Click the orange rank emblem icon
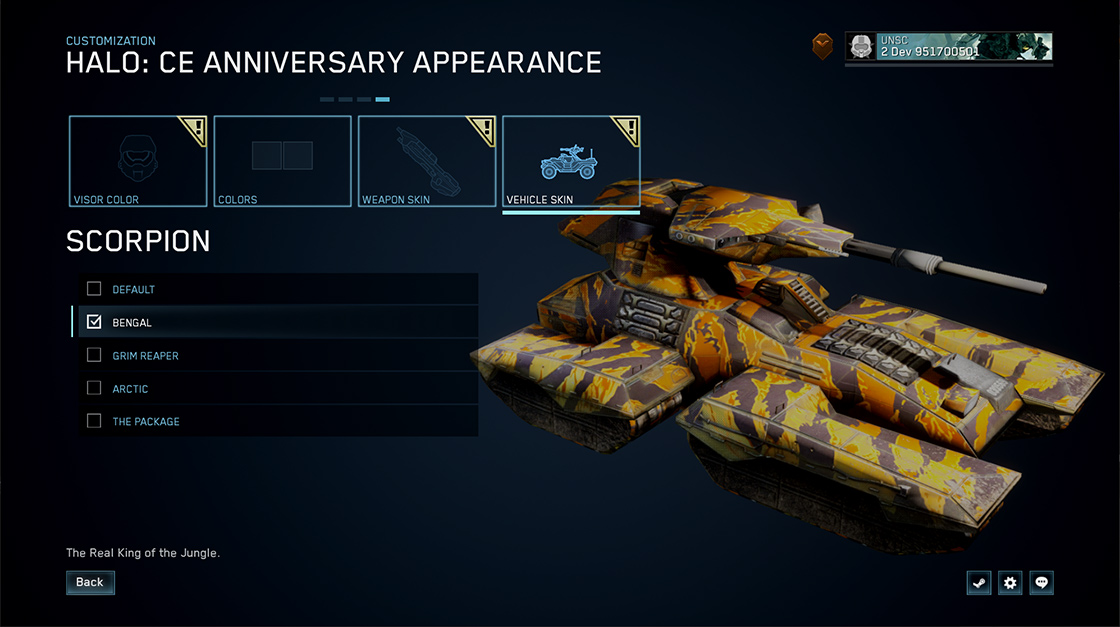 click(x=822, y=47)
